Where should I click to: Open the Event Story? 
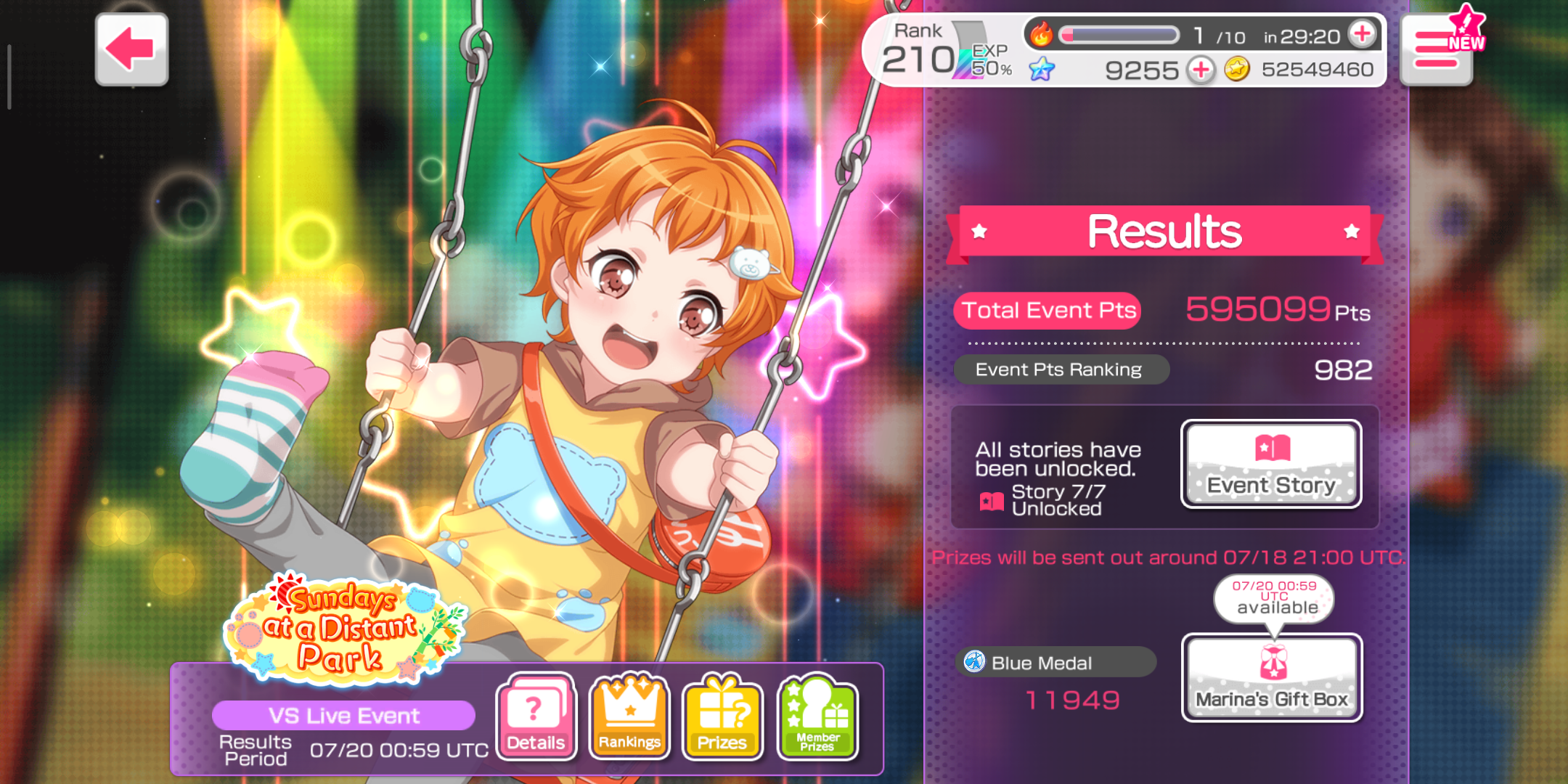[1271, 465]
